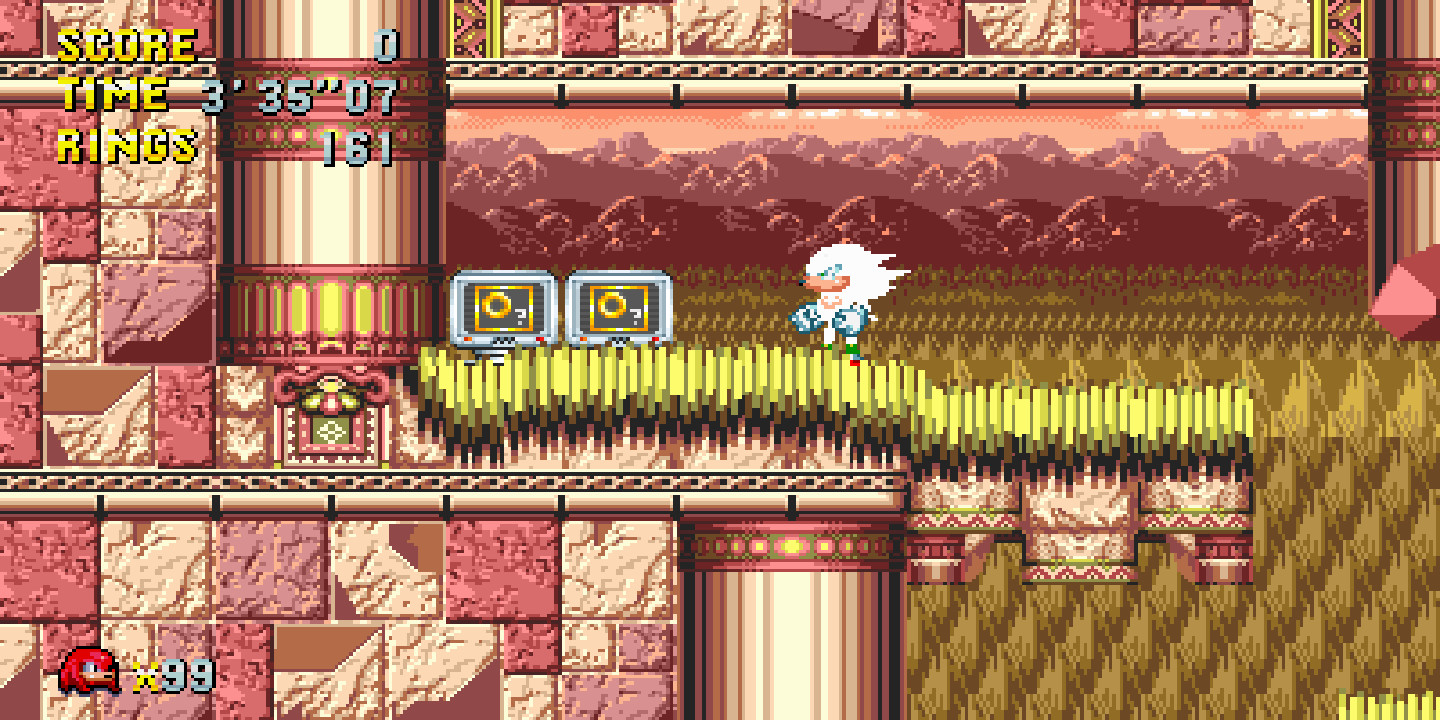The height and width of the screenshot is (720, 1440).
Task: Select the RINGS label in the HUD
Action: [x=126, y=144]
